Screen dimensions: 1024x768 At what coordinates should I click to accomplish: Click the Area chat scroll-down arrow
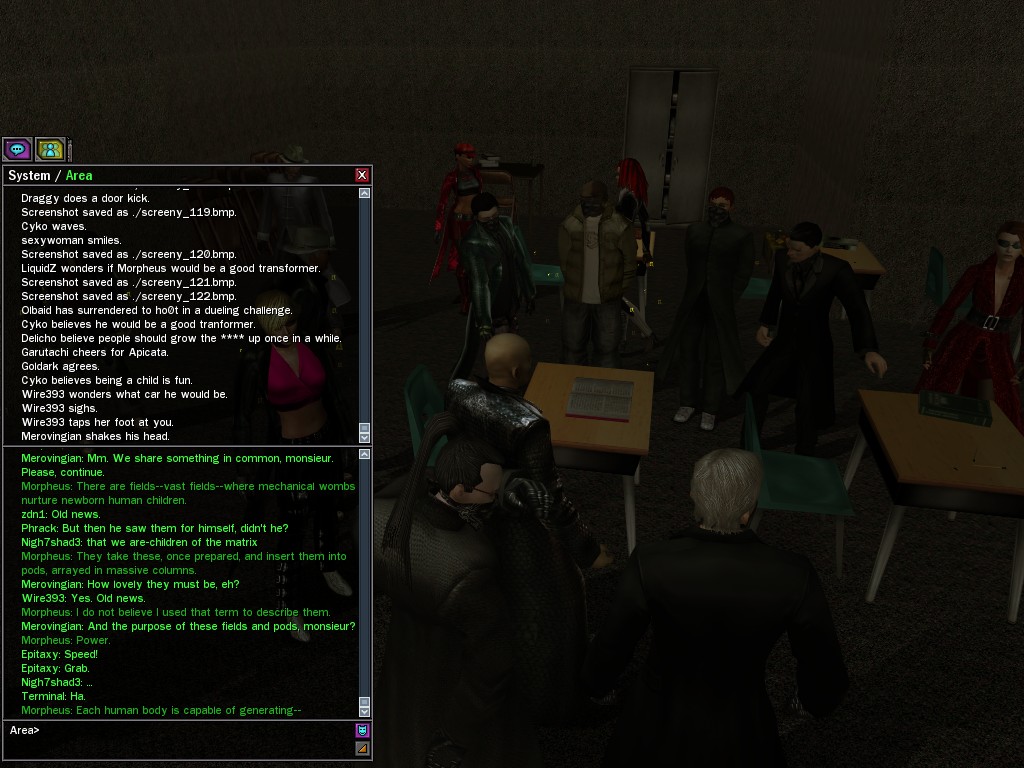[364, 710]
